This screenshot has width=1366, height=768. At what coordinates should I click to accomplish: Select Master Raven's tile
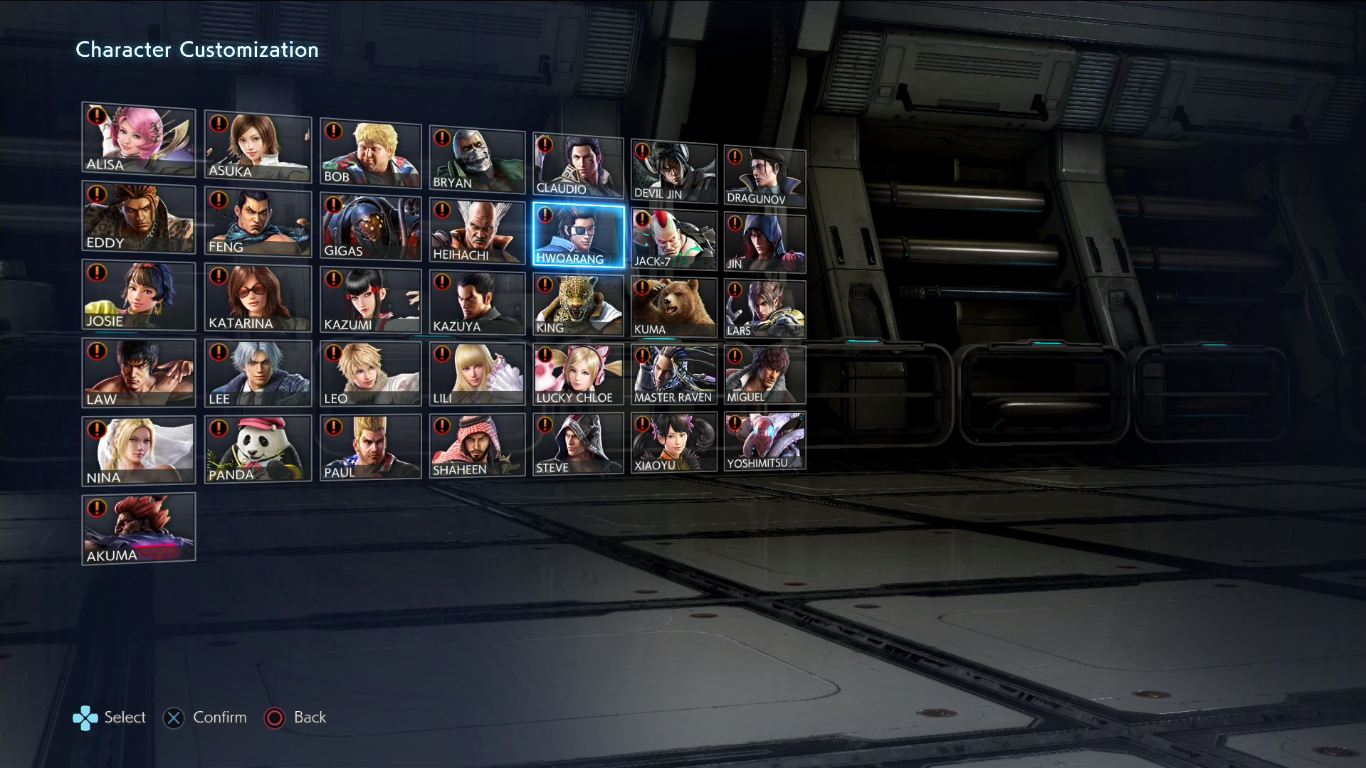point(673,372)
